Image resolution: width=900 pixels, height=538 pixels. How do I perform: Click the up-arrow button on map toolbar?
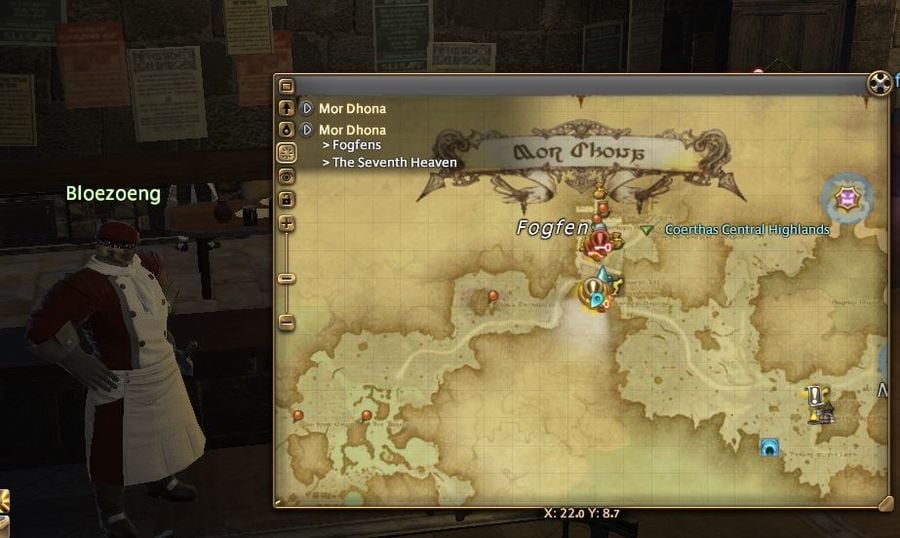(x=287, y=107)
